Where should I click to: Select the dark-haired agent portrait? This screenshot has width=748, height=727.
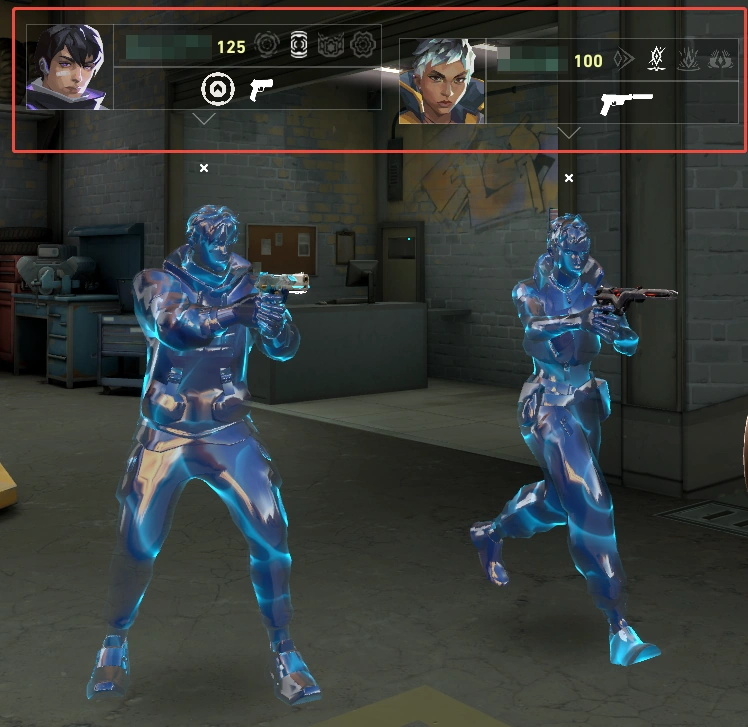click(x=69, y=67)
